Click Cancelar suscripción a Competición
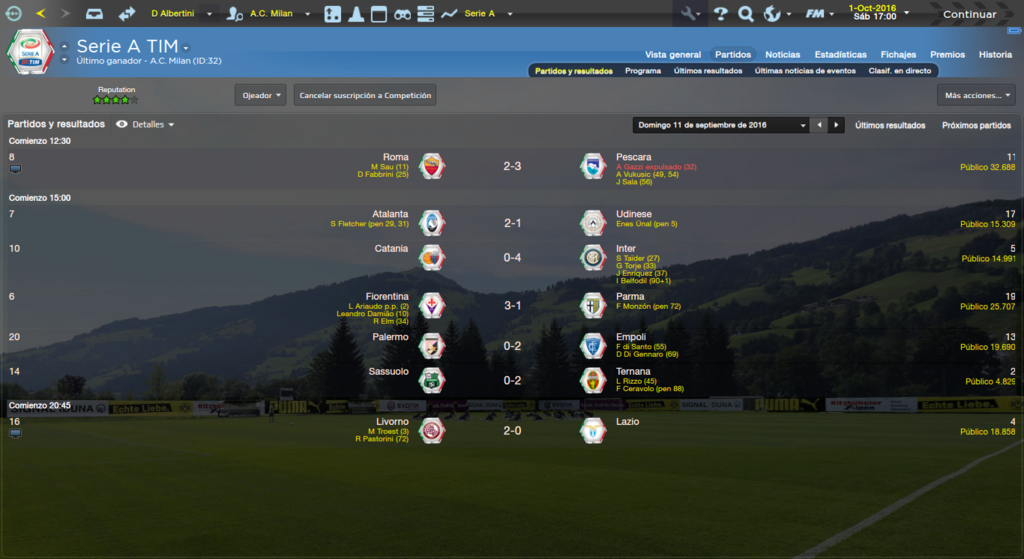The width and height of the screenshot is (1024, 559). (x=366, y=95)
